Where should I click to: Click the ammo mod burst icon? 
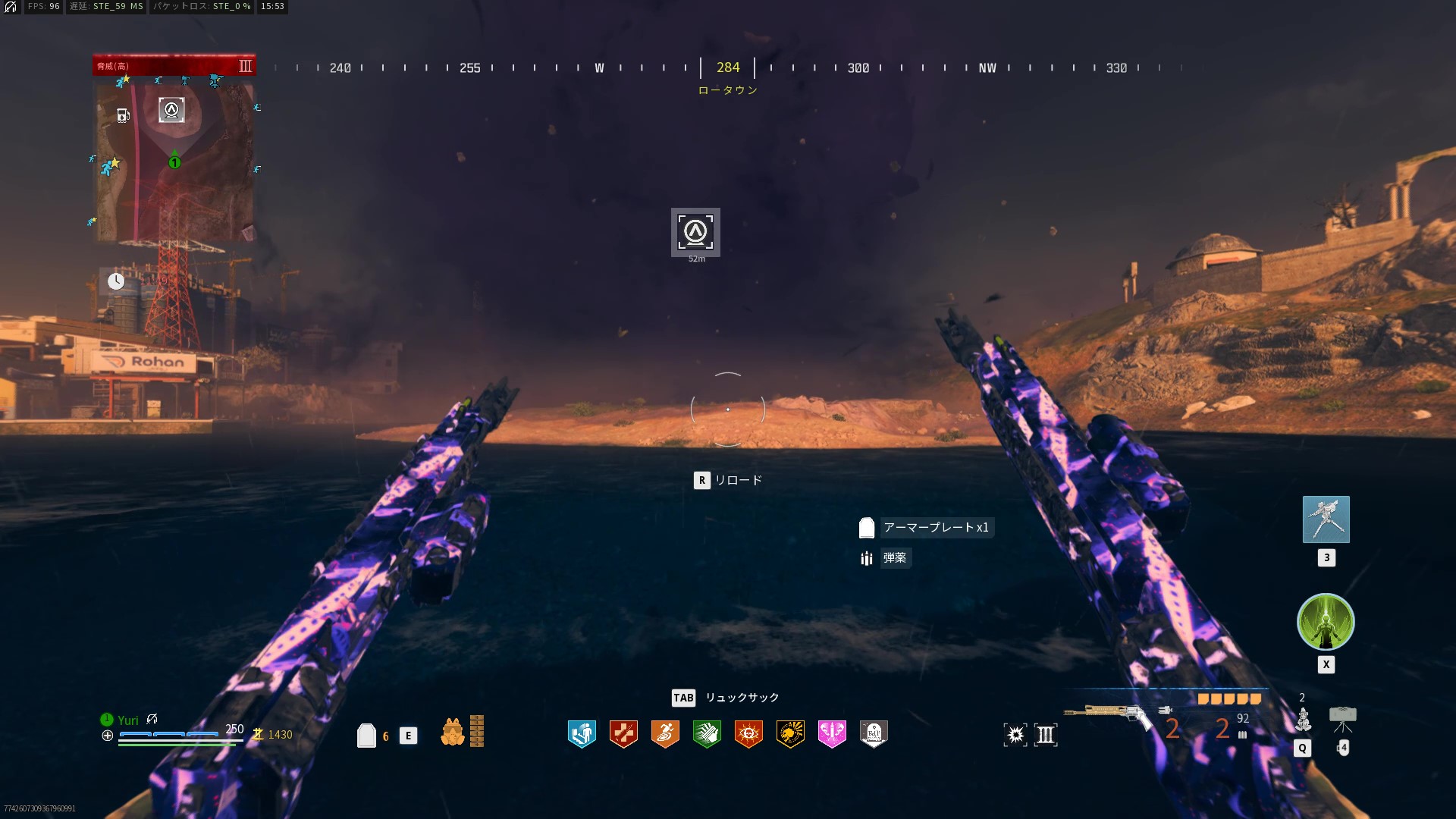click(x=1015, y=734)
